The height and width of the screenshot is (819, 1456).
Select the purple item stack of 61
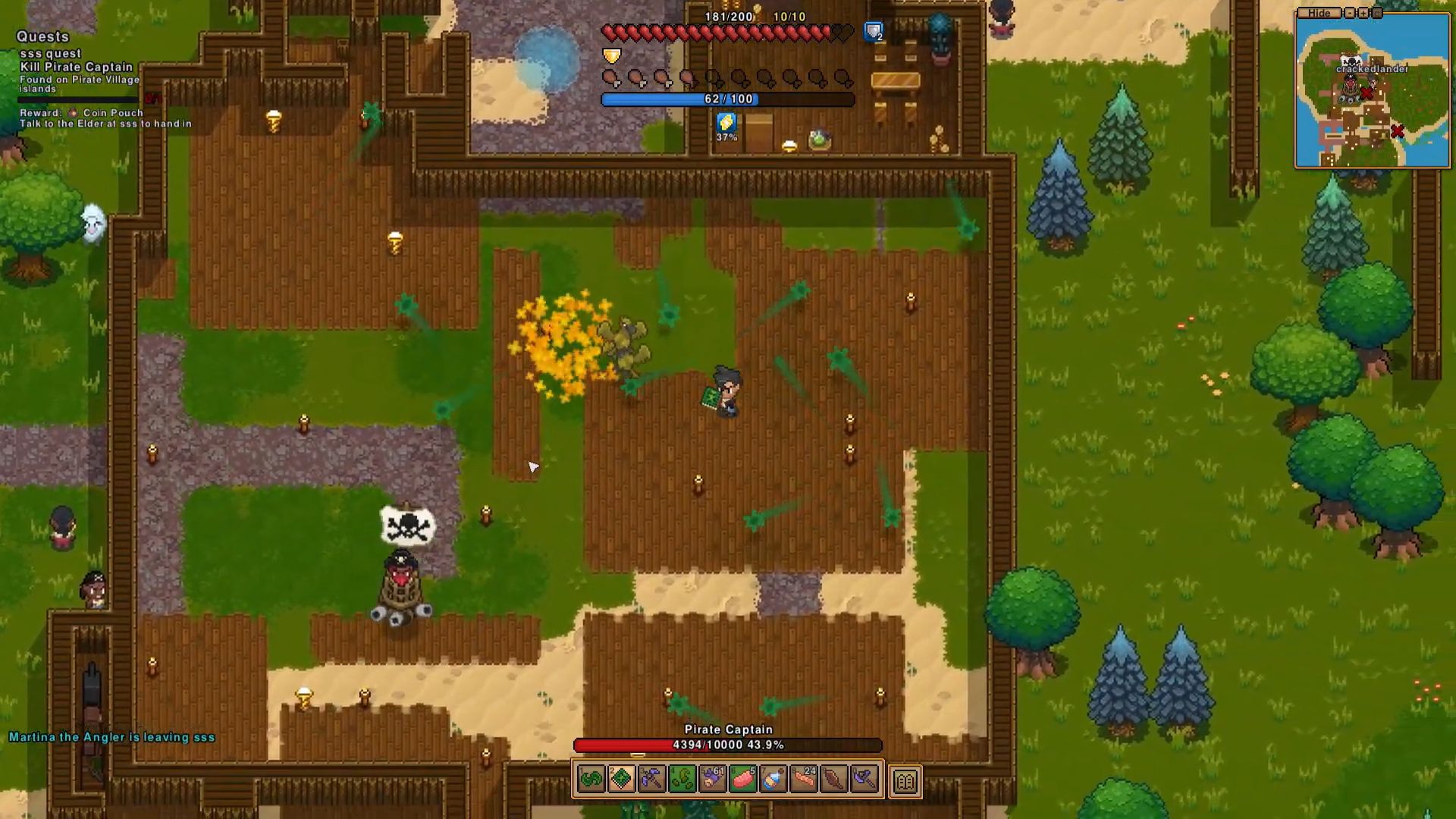pos(712,779)
